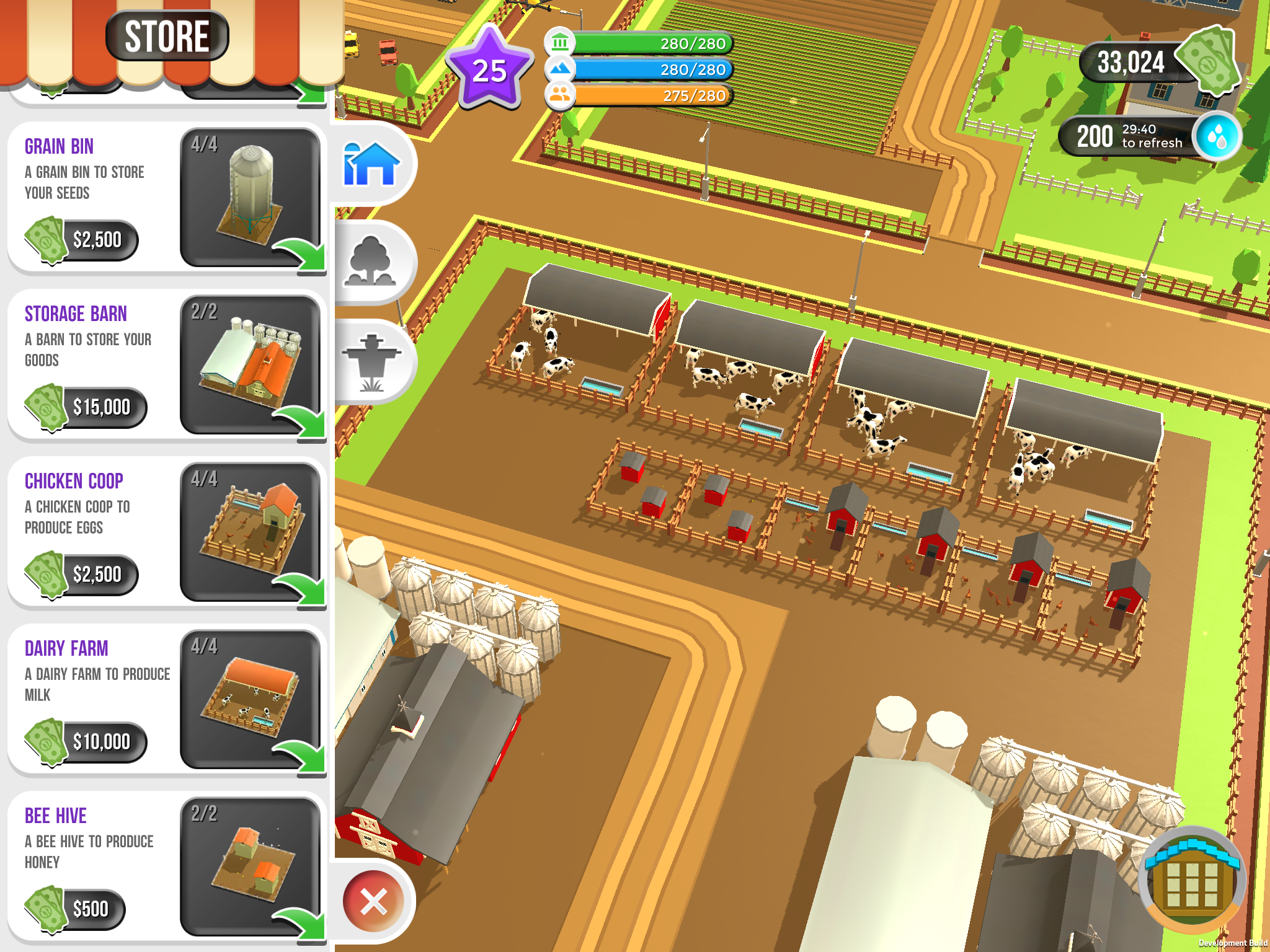Pick the Chicken Coop building tile
Image resolution: width=1270 pixels, height=952 pixels.
pos(251,532)
